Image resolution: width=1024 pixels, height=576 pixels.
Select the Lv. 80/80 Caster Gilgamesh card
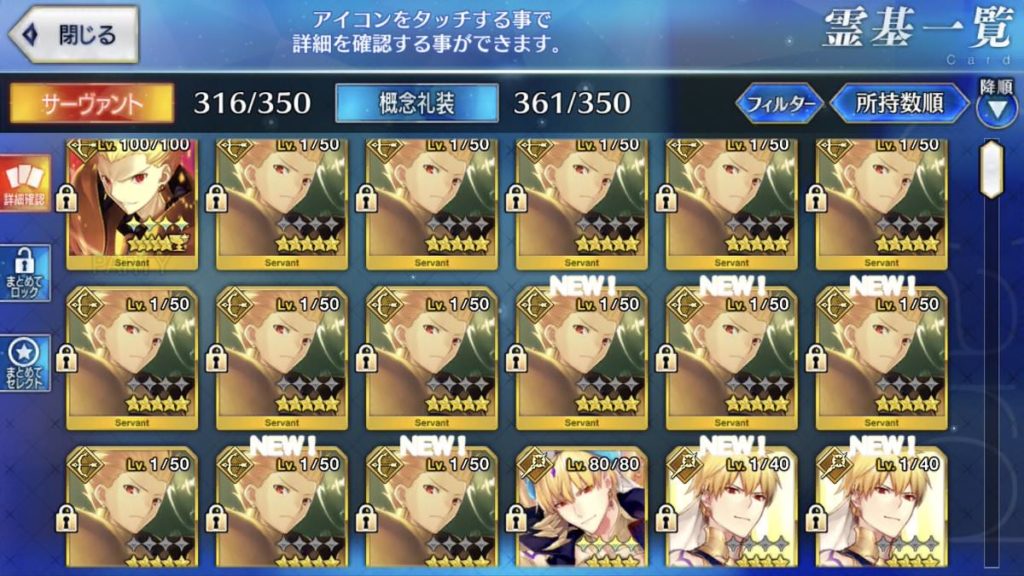(582, 510)
